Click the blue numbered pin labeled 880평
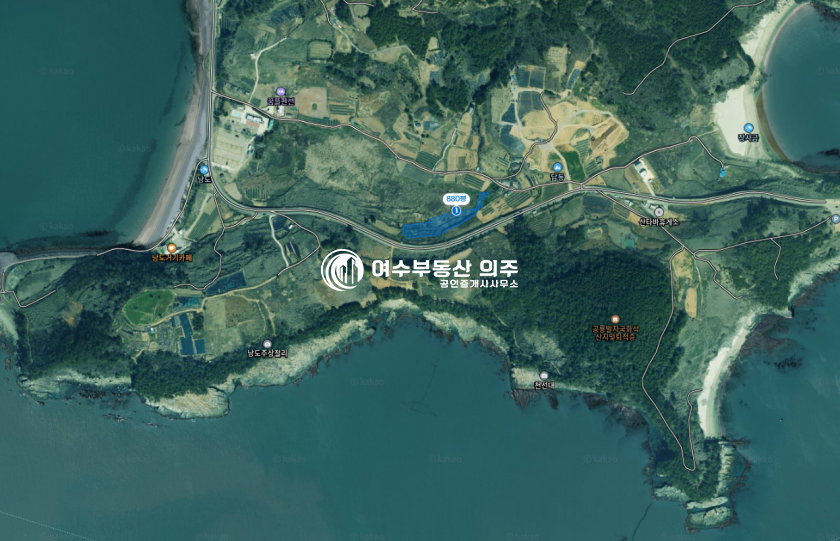This screenshot has height=541, width=840. (457, 210)
